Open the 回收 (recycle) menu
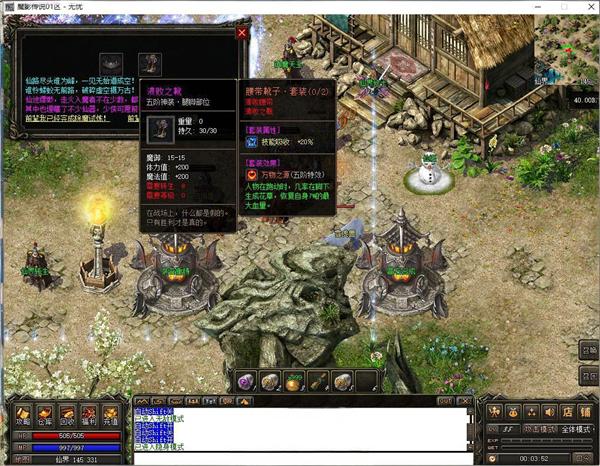This screenshot has height=466, width=600. [65, 414]
